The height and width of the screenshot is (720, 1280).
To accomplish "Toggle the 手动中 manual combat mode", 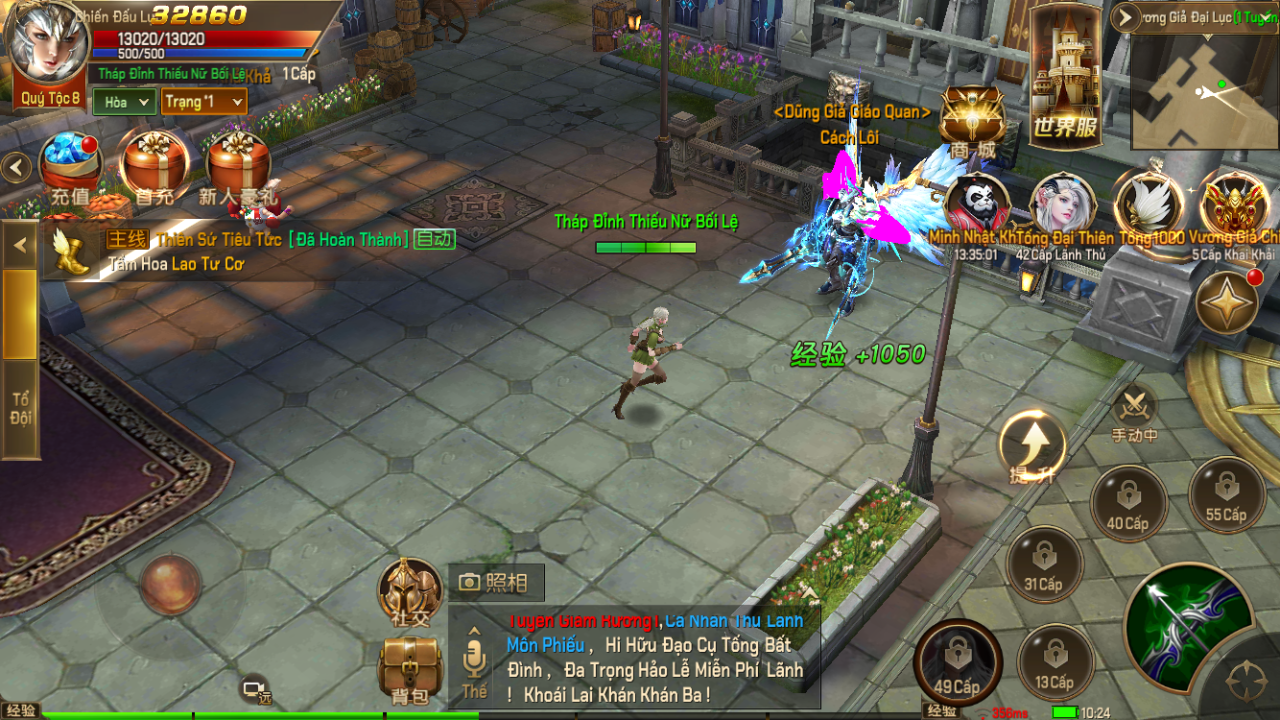I will point(1134,412).
